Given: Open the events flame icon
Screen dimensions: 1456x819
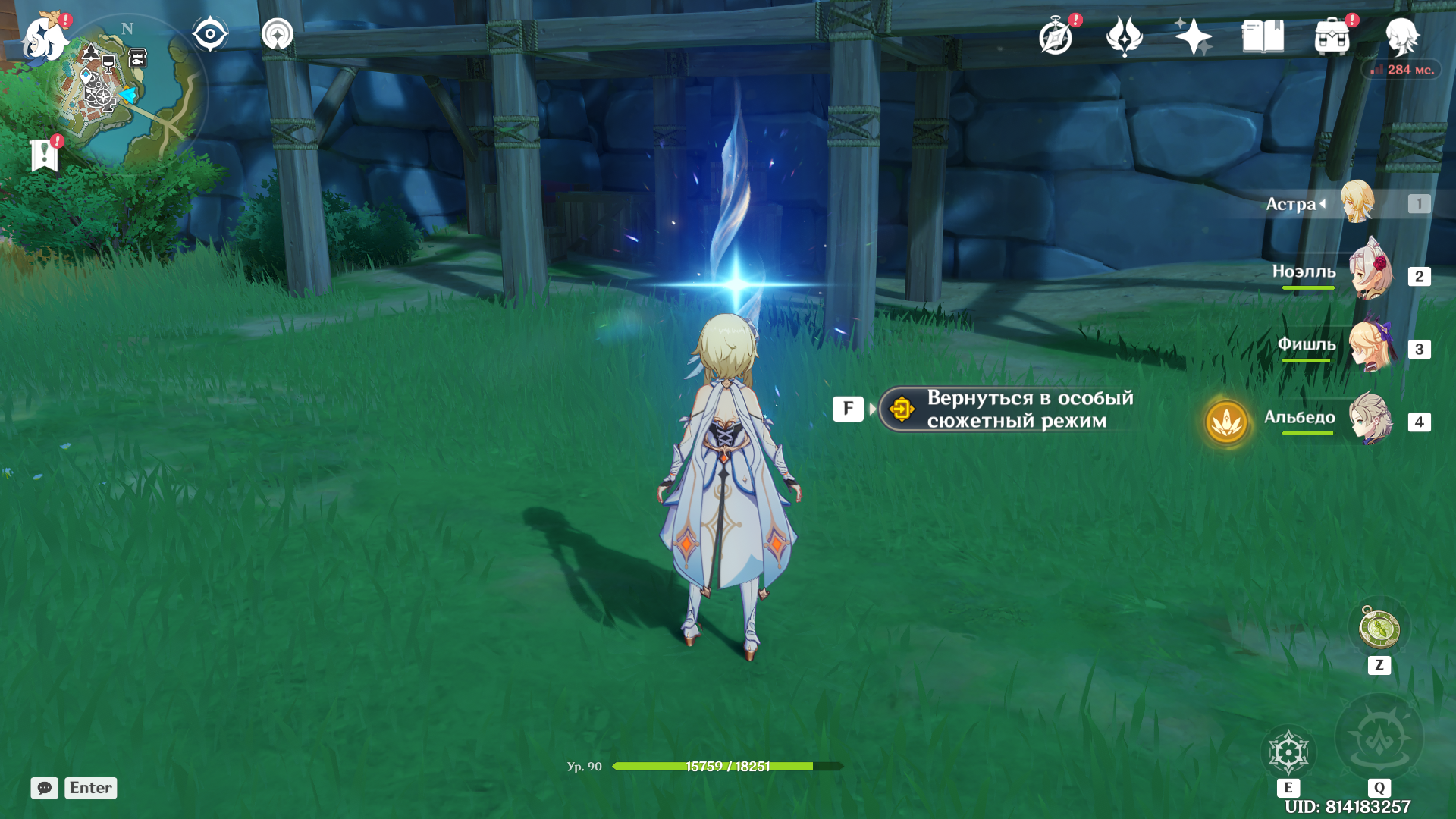Looking at the screenshot, I should (1124, 36).
